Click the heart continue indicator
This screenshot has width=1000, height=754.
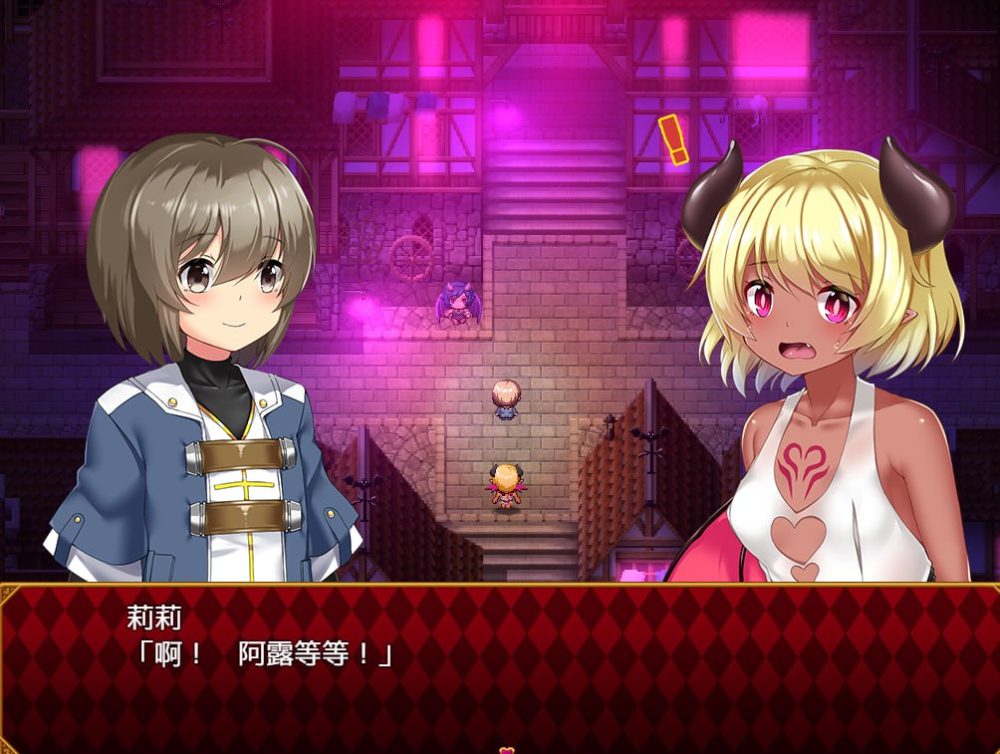coord(507,749)
